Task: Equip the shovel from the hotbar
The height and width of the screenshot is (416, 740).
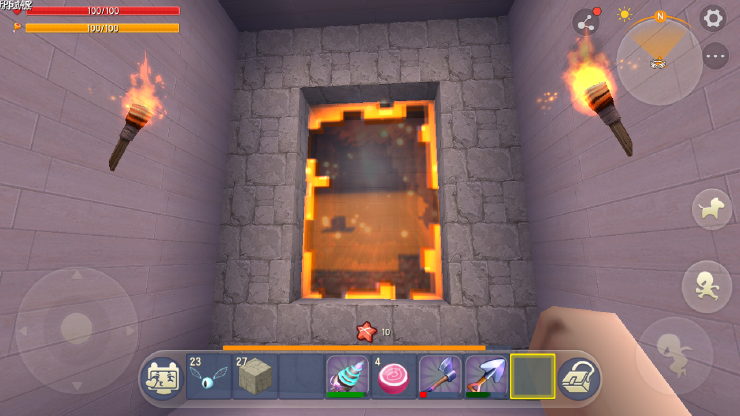Action: tap(486, 376)
